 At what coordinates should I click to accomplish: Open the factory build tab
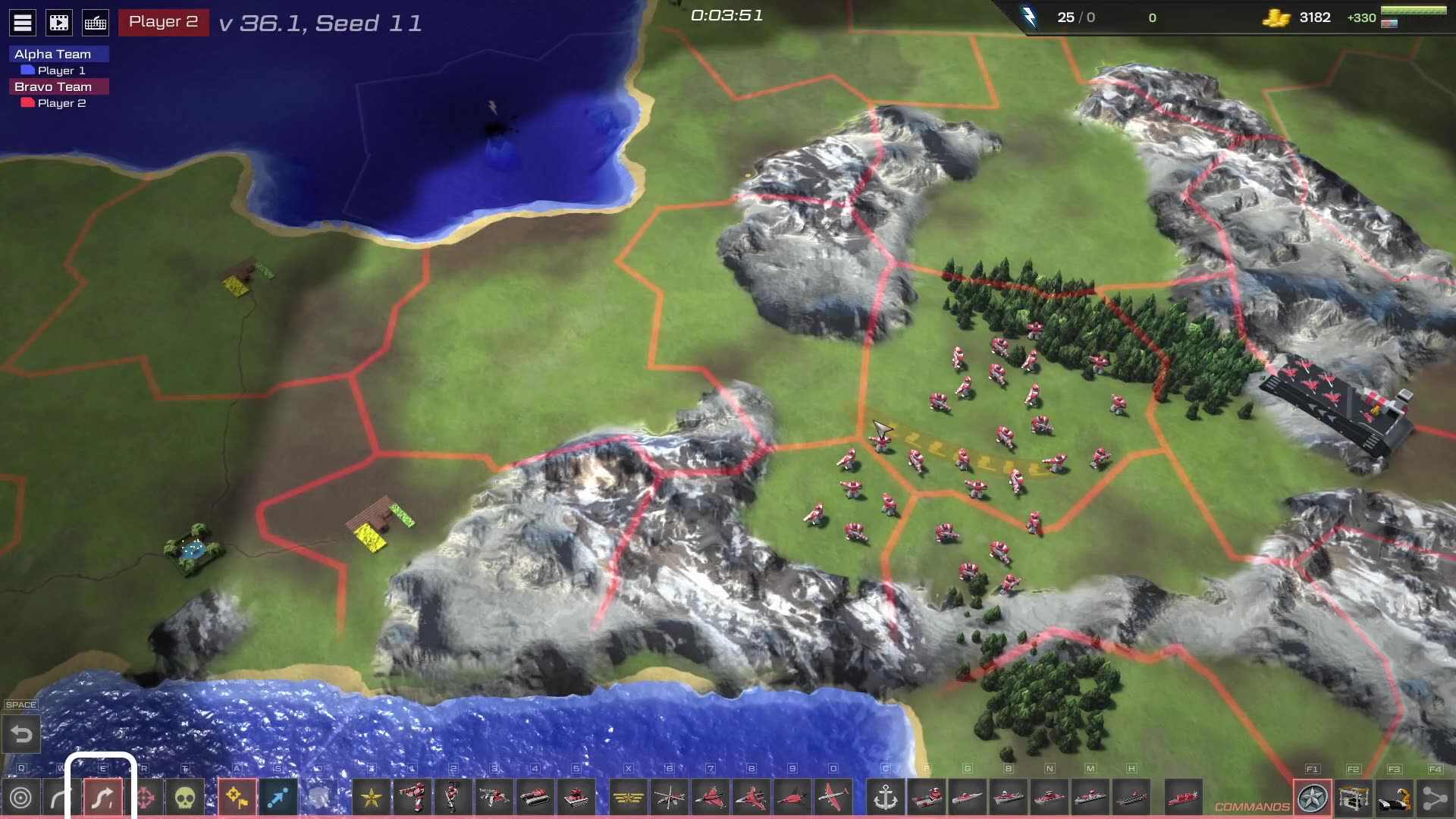coord(1354,798)
